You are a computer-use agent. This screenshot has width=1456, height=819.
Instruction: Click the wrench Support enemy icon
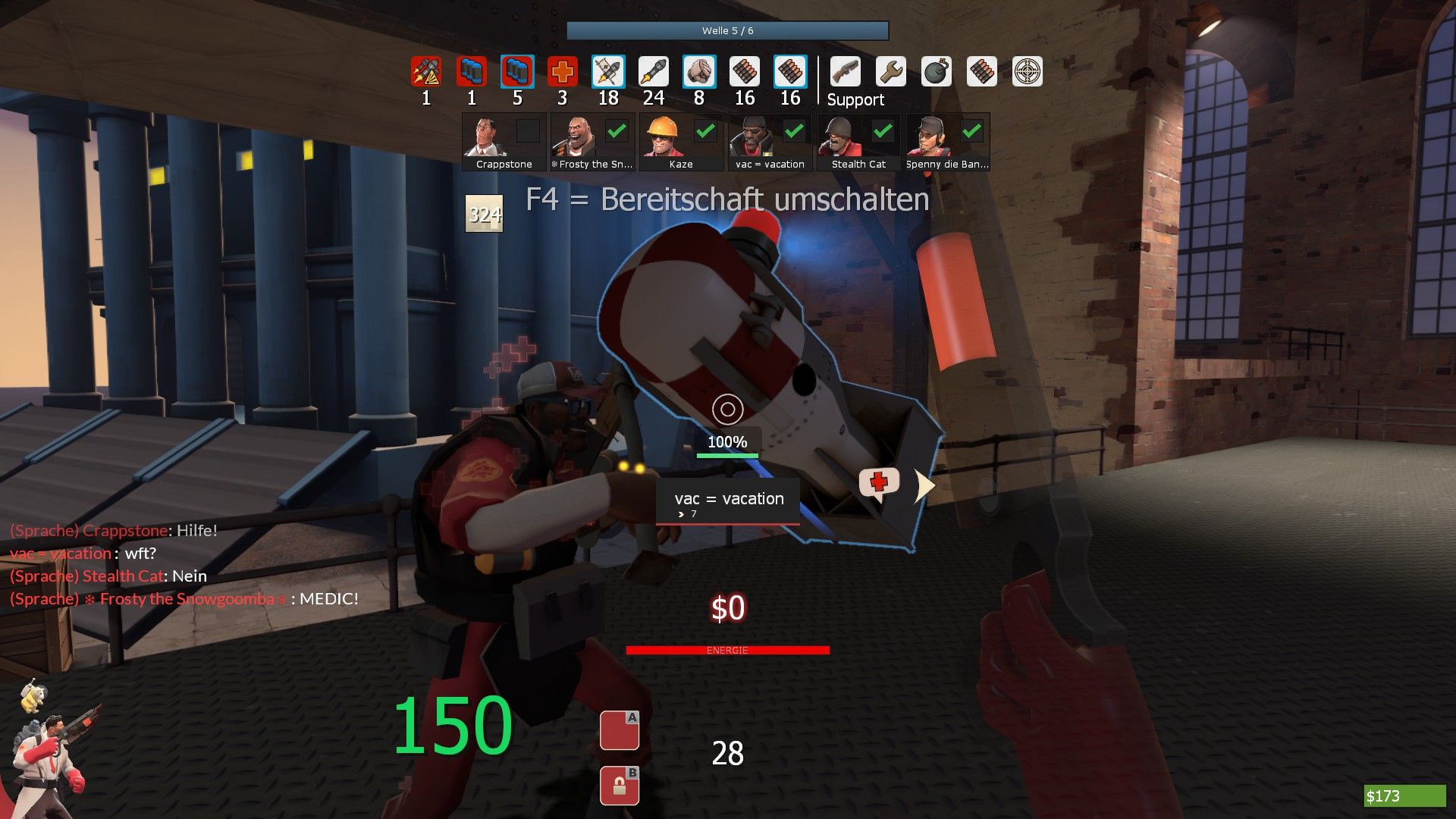pyautogui.click(x=890, y=72)
